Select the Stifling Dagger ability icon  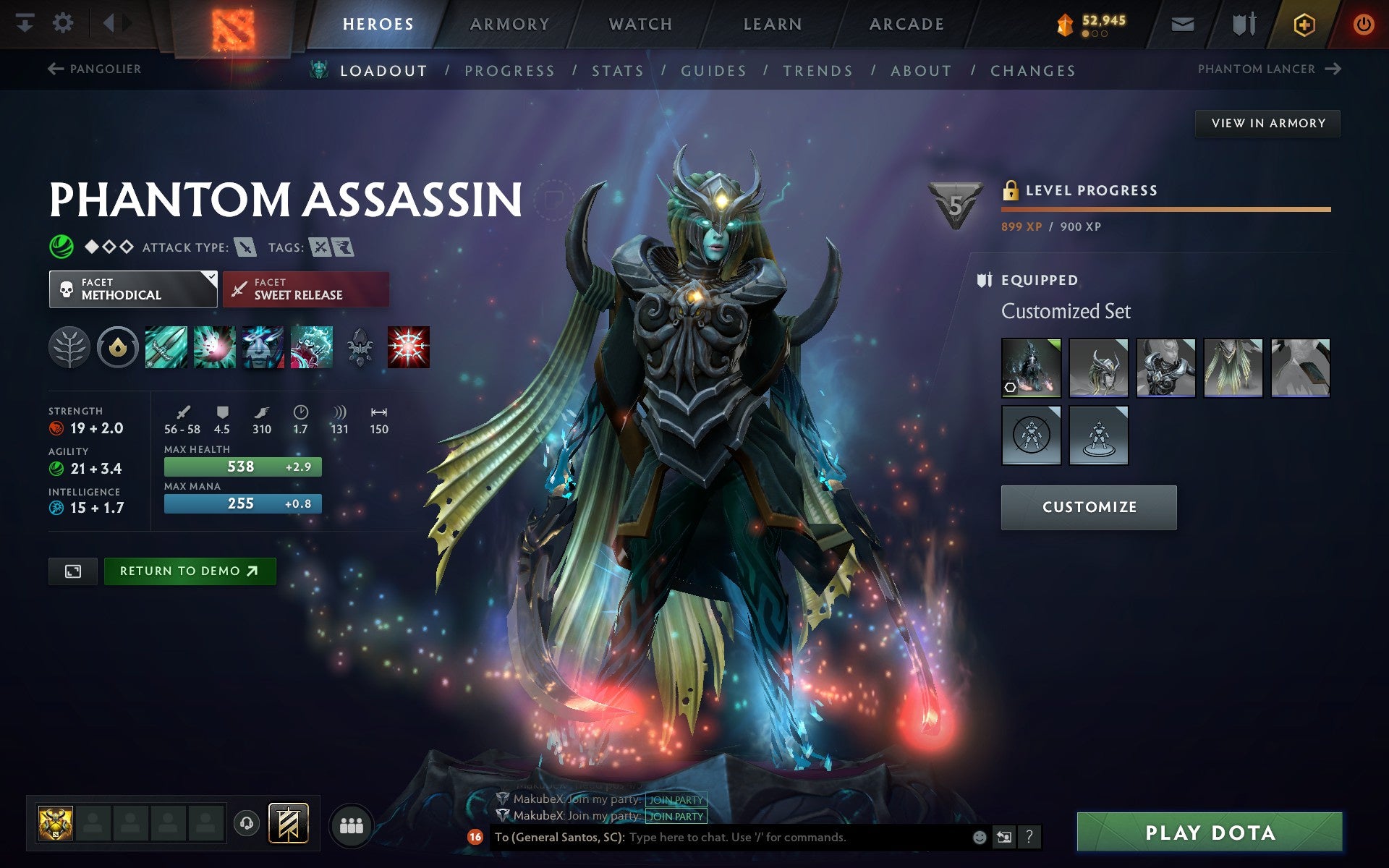coord(166,346)
